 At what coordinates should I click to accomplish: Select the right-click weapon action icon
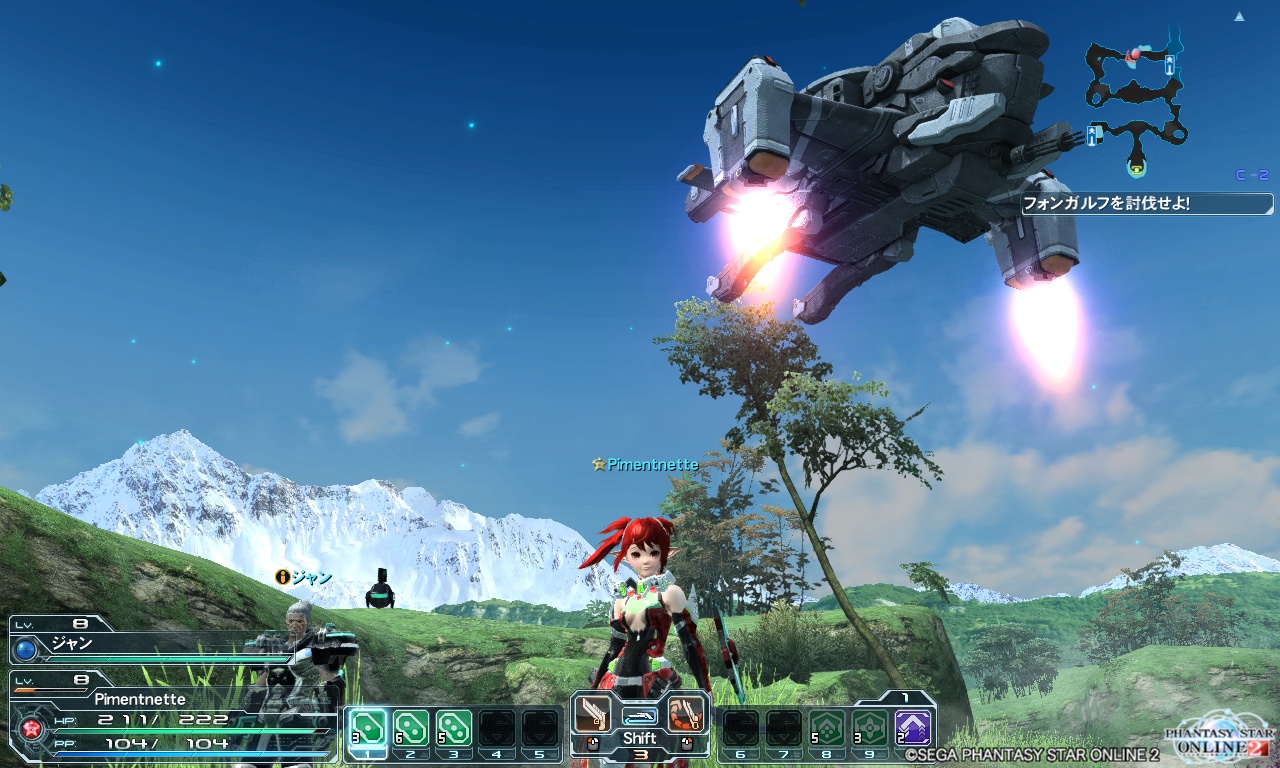pyautogui.click(x=686, y=714)
